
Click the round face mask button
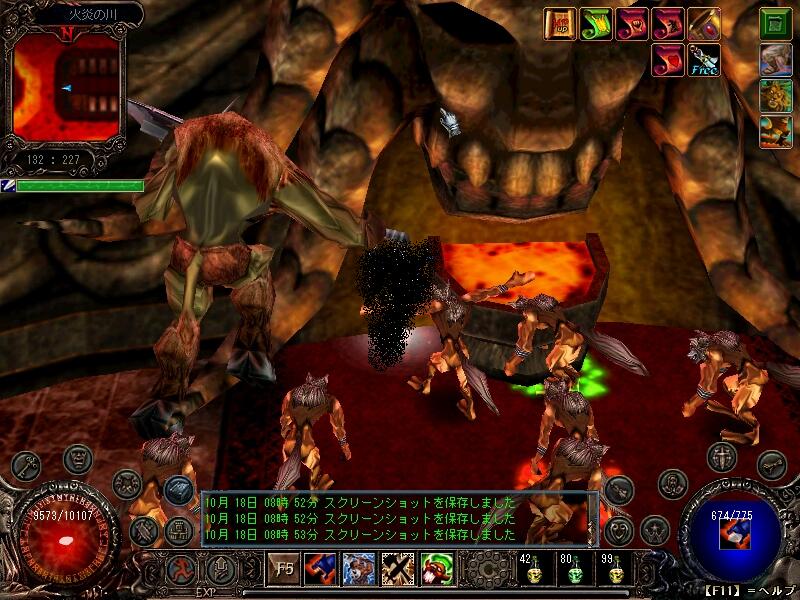(x=77, y=459)
